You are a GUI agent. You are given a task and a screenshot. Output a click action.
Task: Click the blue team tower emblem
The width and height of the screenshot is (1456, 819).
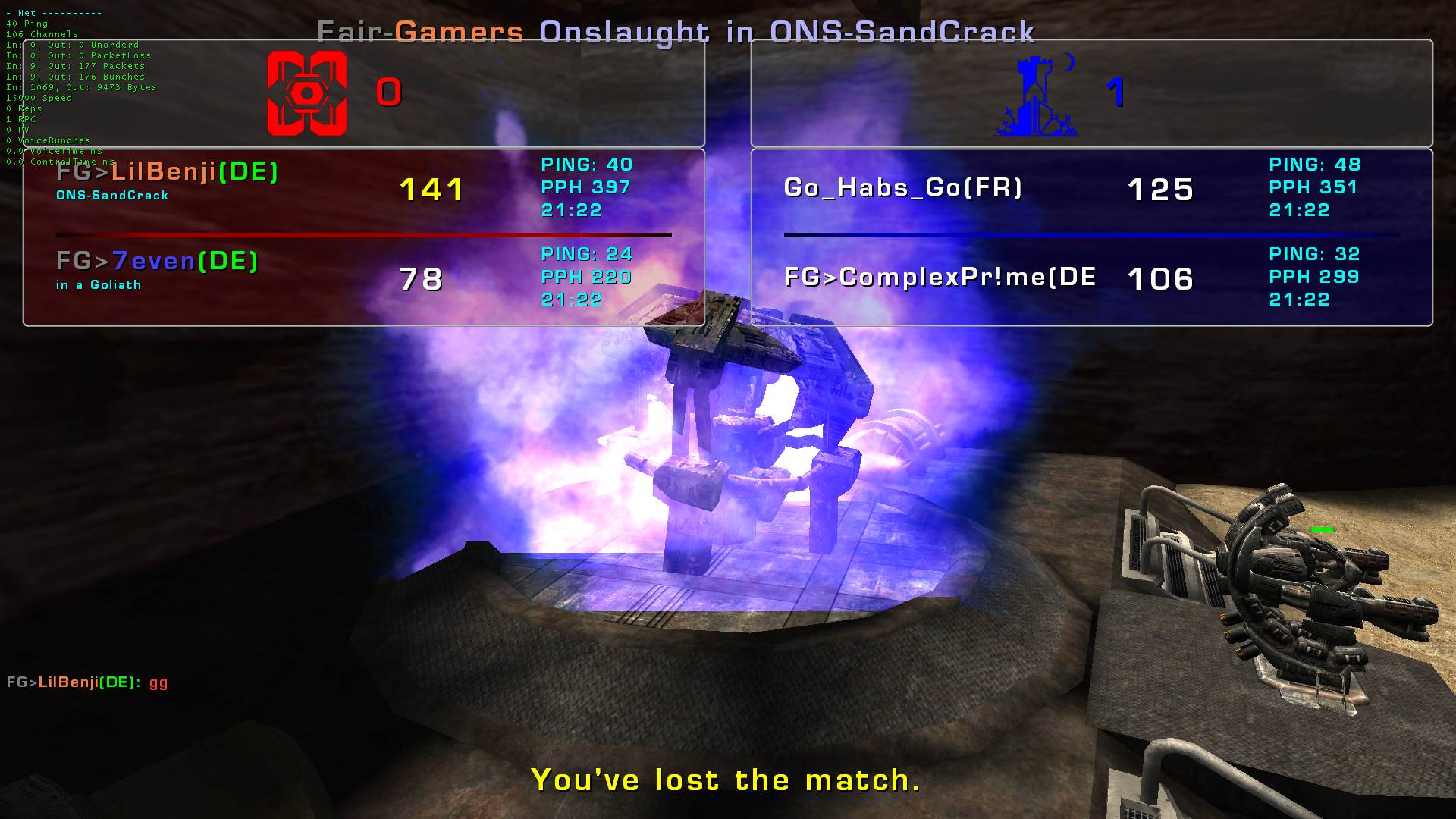point(1036,96)
